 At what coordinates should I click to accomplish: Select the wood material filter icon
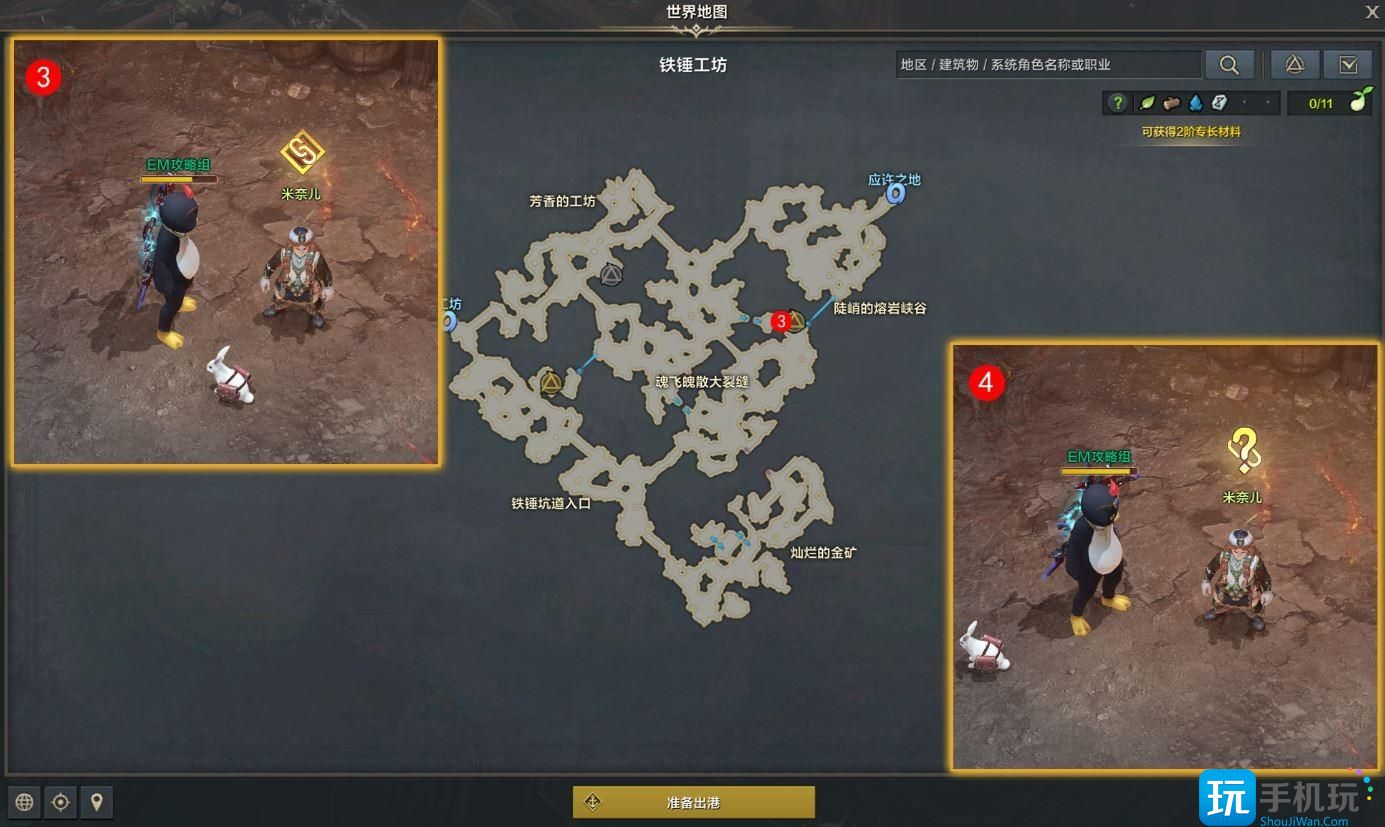(x=1171, y=102)
